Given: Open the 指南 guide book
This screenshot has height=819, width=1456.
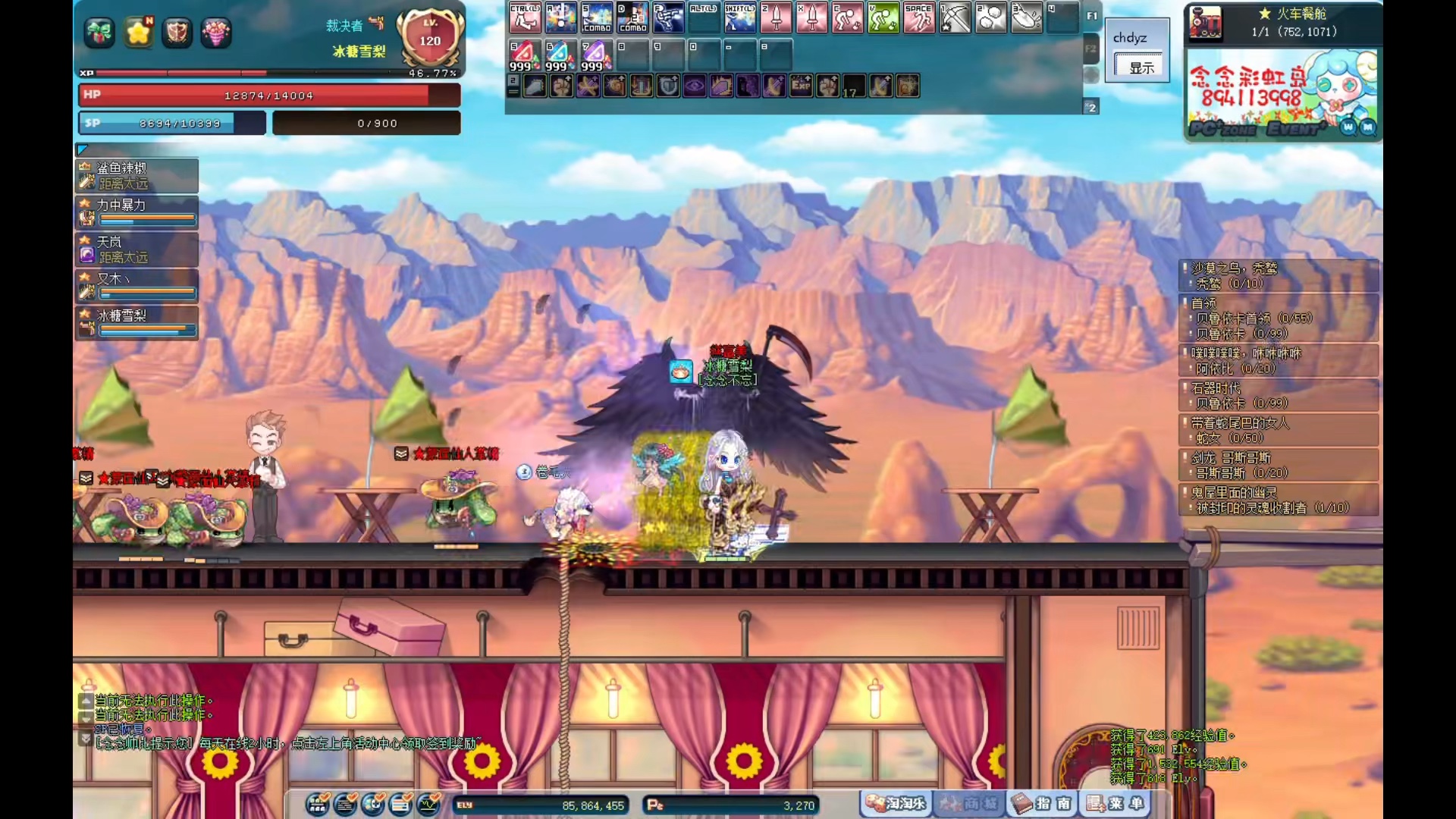Looking at the screenshot, I should [x=1043, y=803].
